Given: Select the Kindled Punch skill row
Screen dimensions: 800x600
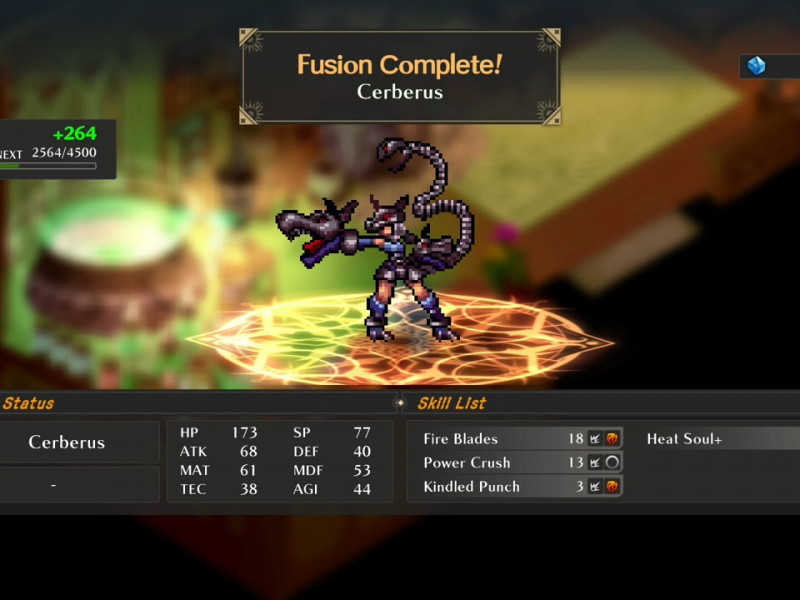Looking at the screenshot, I should [x=518, y=486].
